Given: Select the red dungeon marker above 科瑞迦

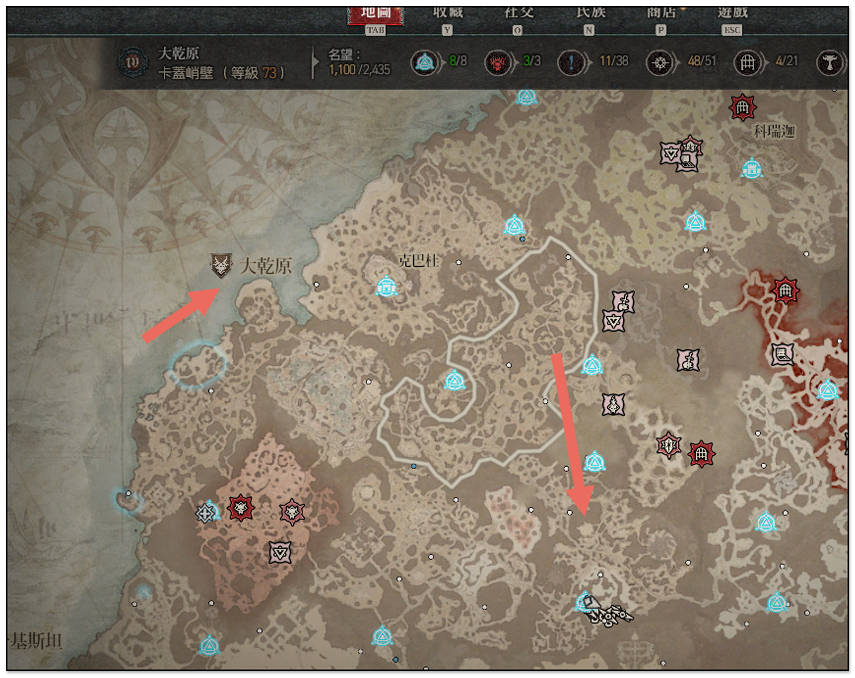Looking at the screenshot, I should pyautogui.click(x=741, y=106).
